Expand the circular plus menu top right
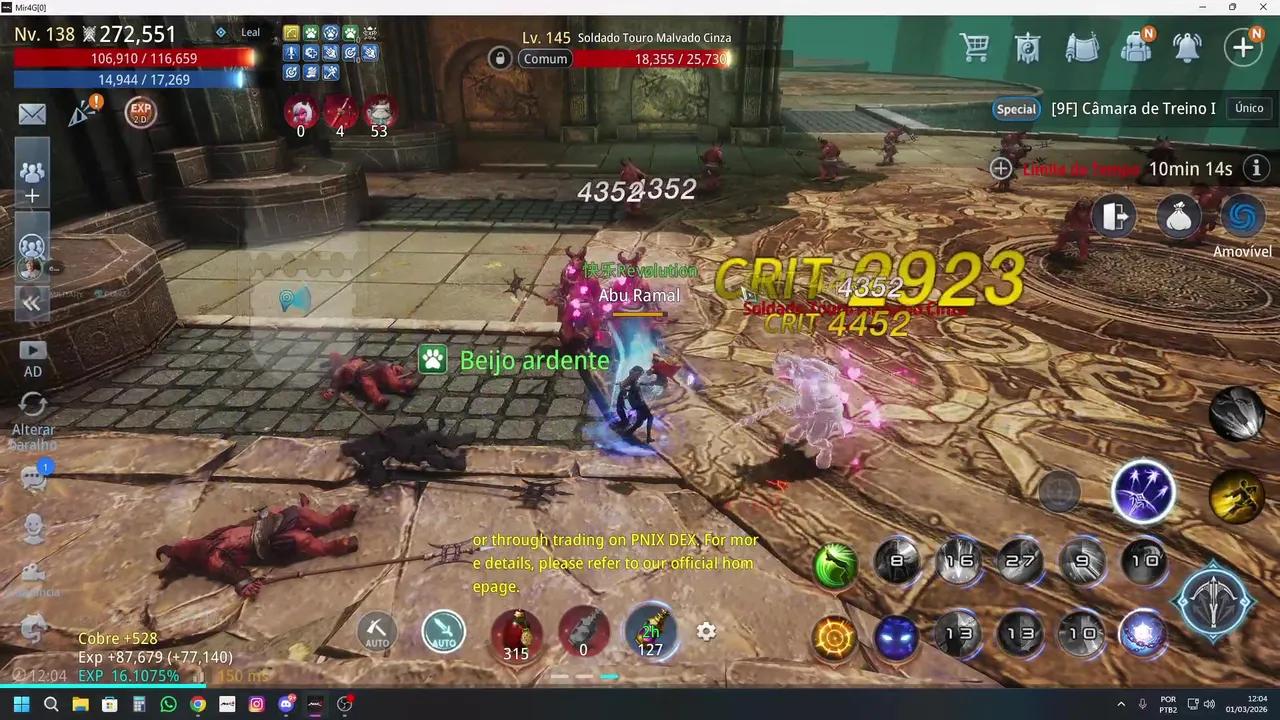This screenshot has height=720, width=1280. point(1242,47)
